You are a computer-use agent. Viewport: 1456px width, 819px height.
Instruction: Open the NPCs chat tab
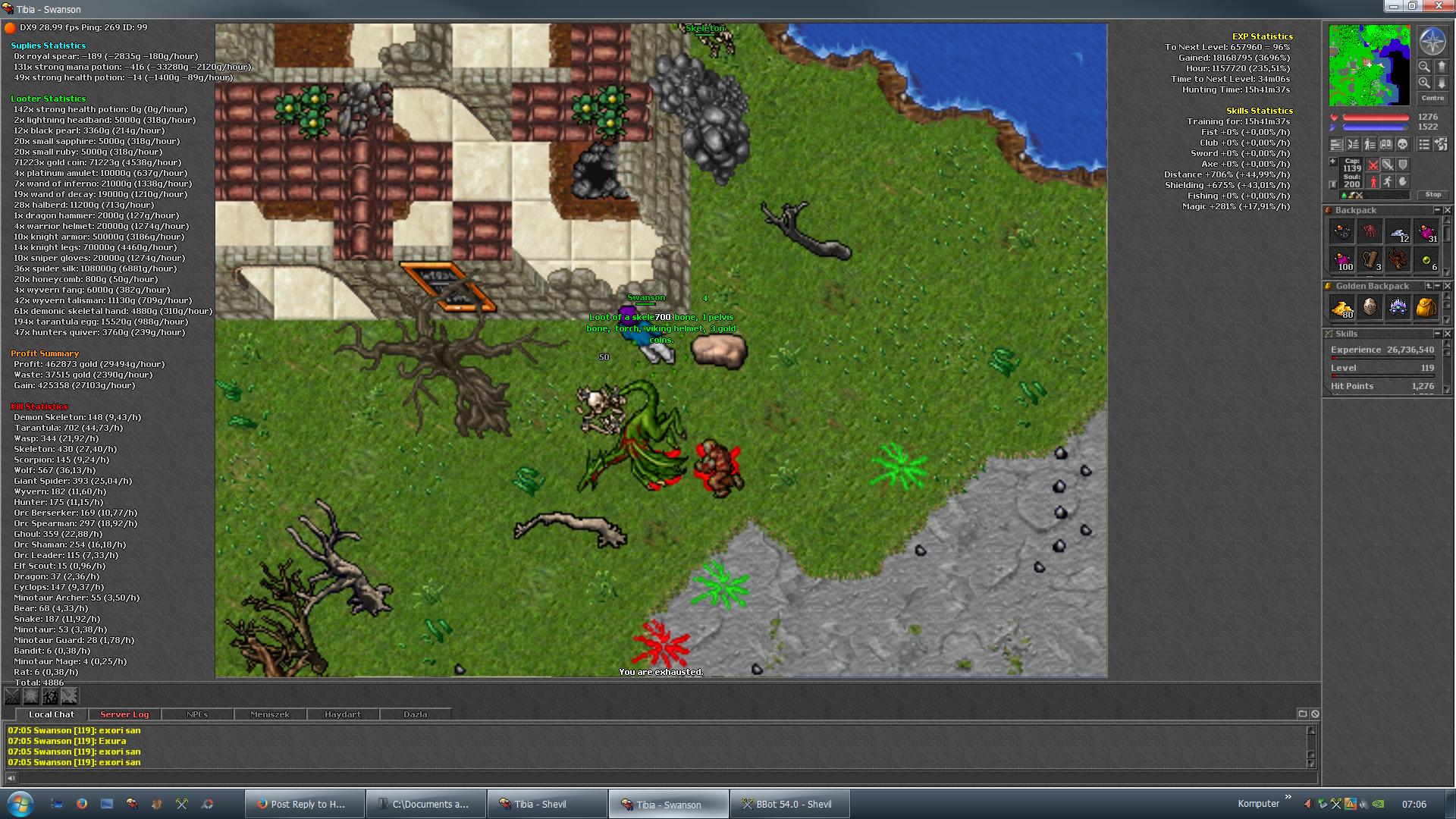coord(196,714)
